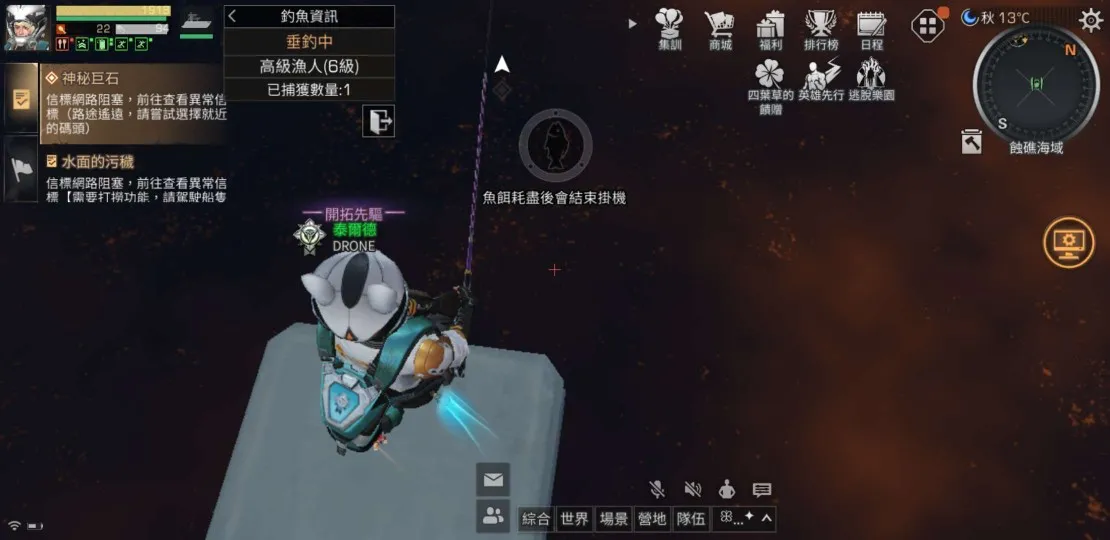Screen dimensions: 1110x540
Task: Open the 商城 shop
Action: (x=719, y=28)
